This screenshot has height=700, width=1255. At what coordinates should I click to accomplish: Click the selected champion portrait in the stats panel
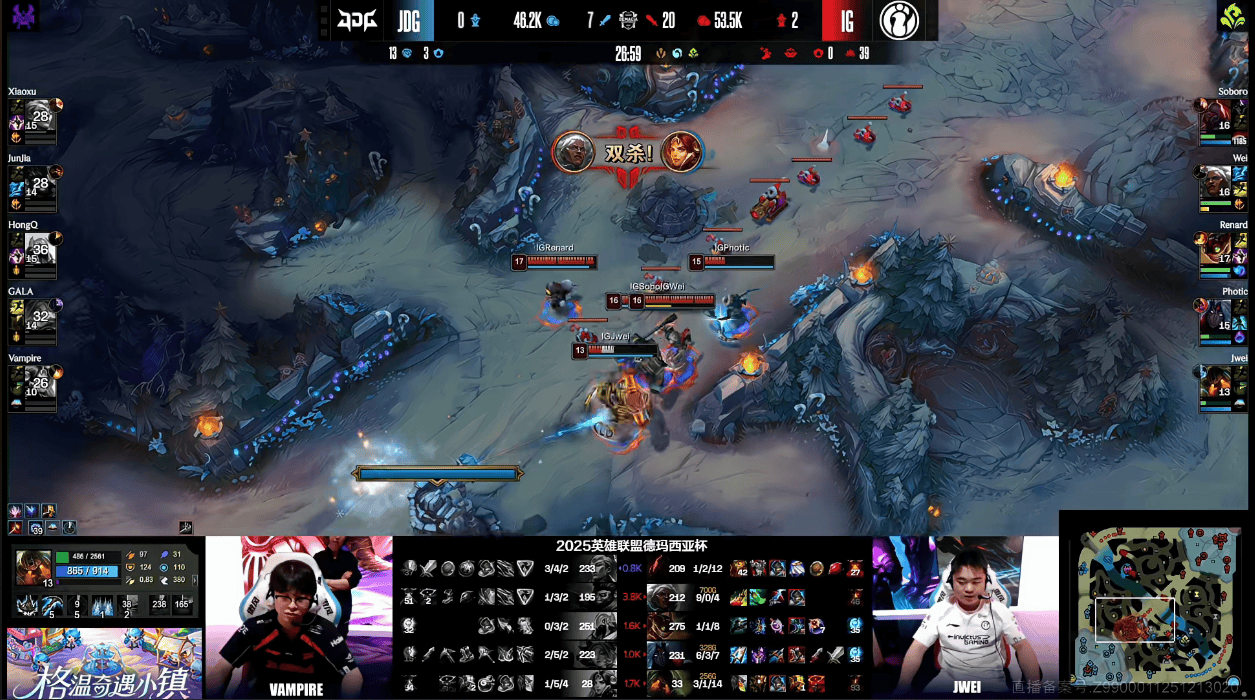tap(33, 567)
